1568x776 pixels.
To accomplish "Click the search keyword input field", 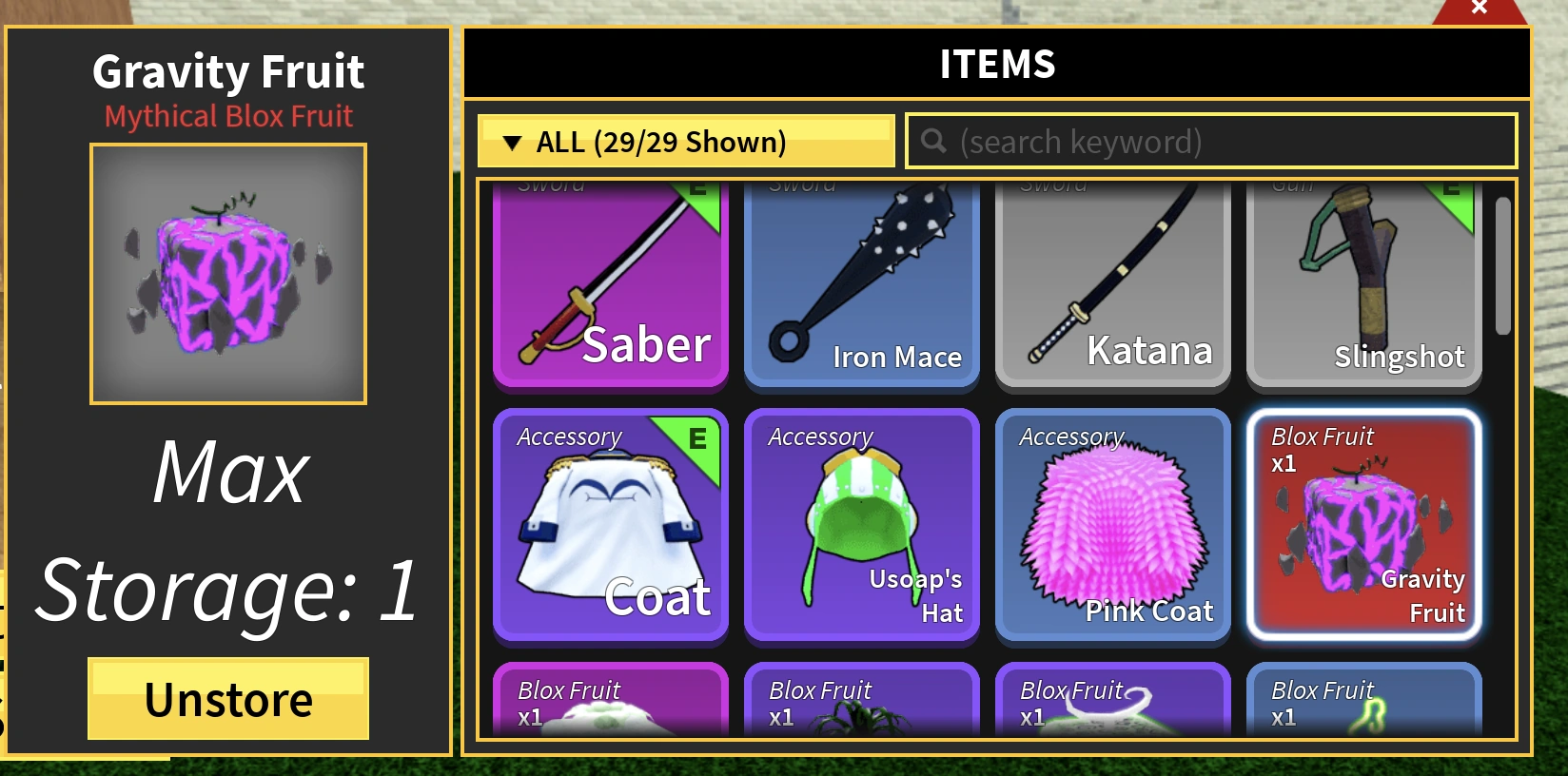I will pyautogui.click(x=1208, y=141).
